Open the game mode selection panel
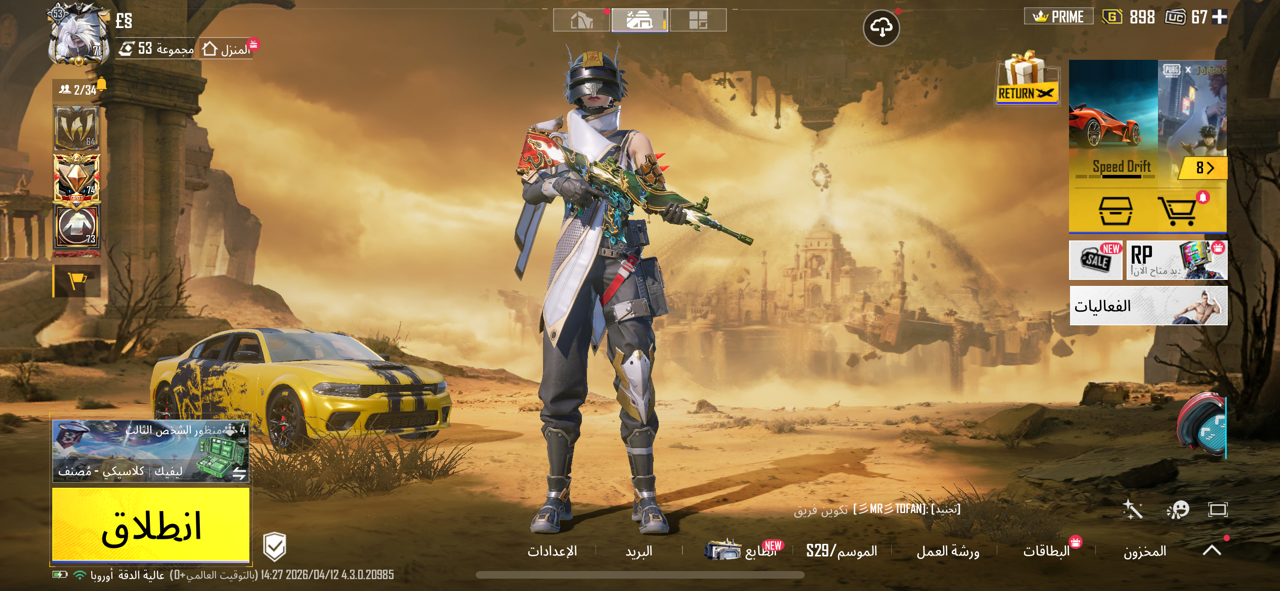This screenshot has width=1280, height=591. coord(150,451)
